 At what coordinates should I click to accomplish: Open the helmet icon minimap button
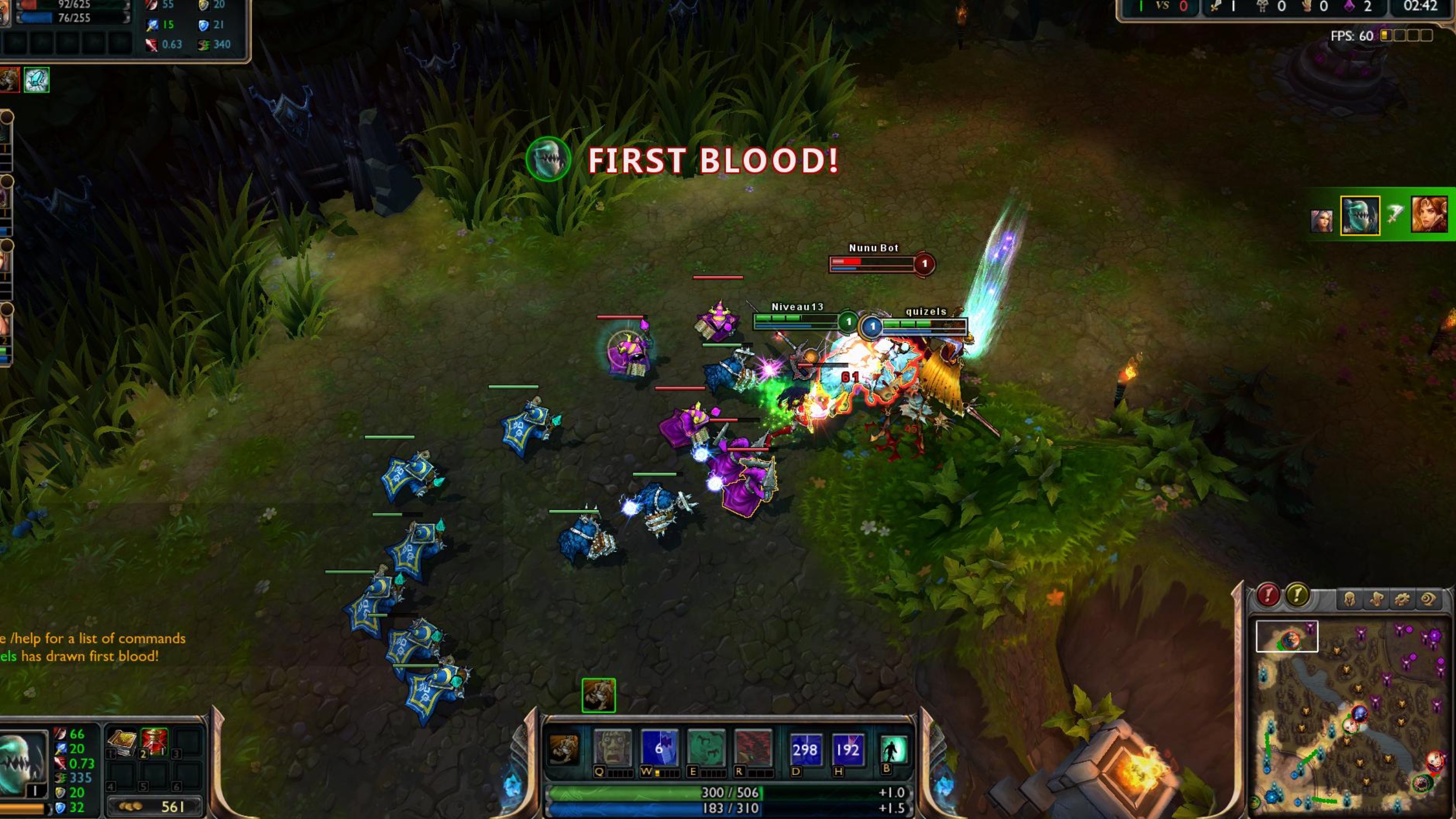[1349, 599]
